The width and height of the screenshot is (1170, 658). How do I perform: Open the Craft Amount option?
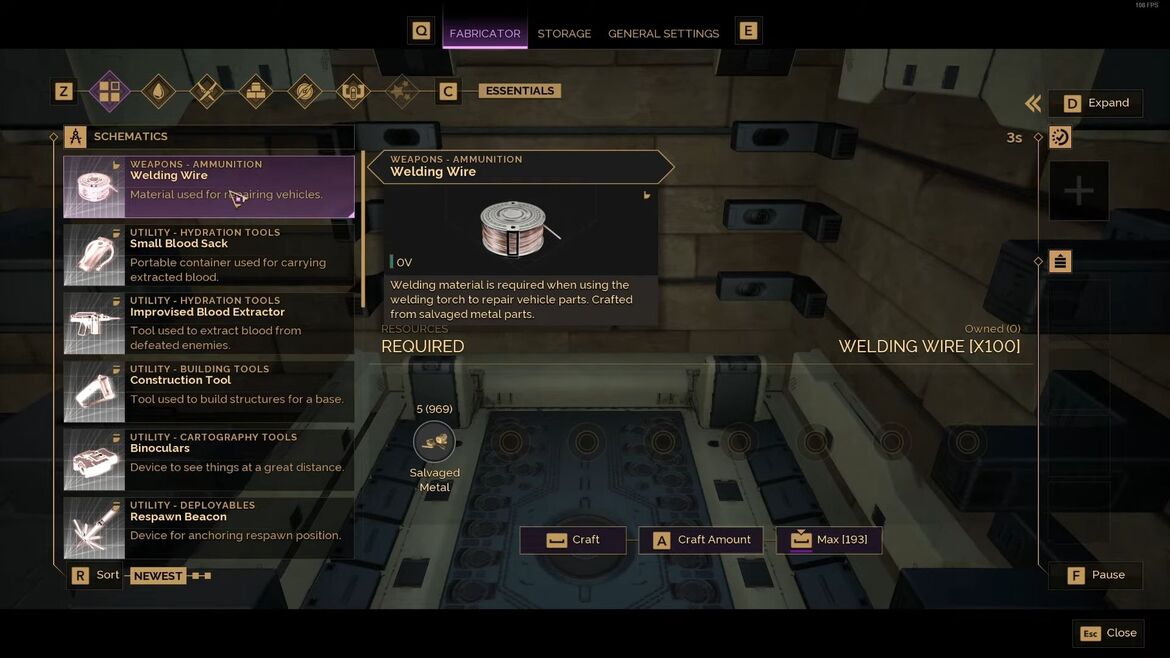point(701,540)
